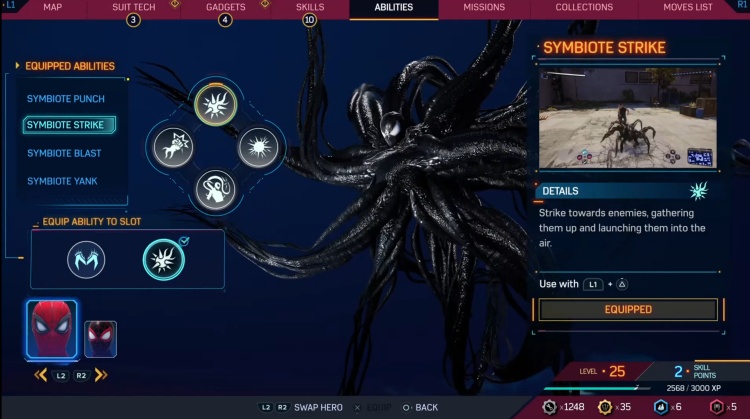Viewport: 750px width, 419px height.
Task: Open the Collections tab
Action: tap(584, 8)
